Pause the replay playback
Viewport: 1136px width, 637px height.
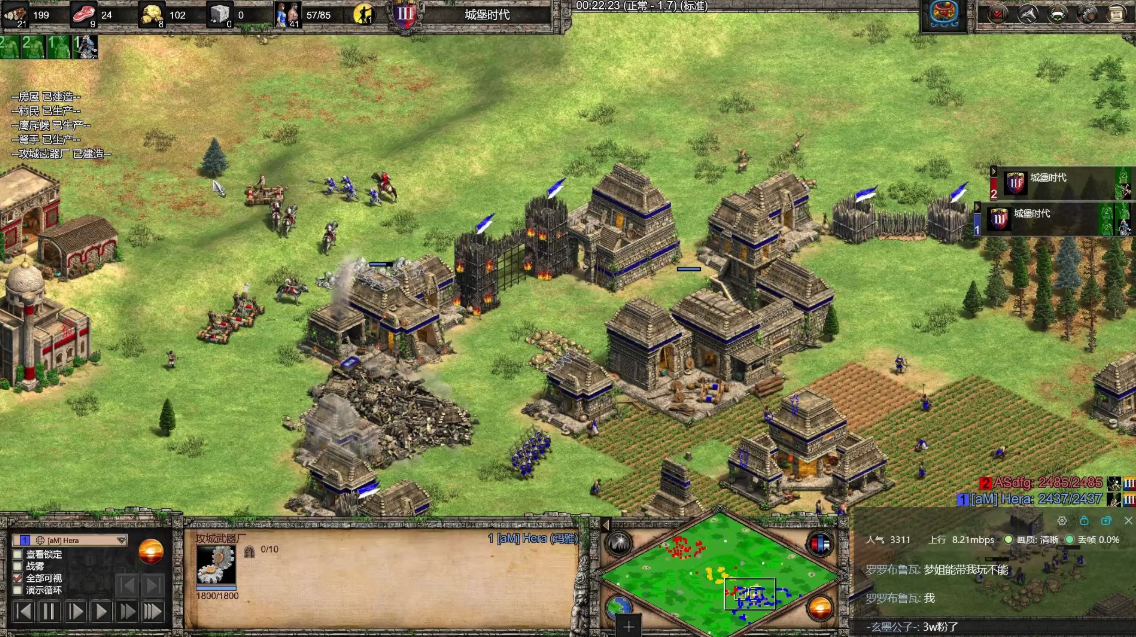tap(49, 611)
